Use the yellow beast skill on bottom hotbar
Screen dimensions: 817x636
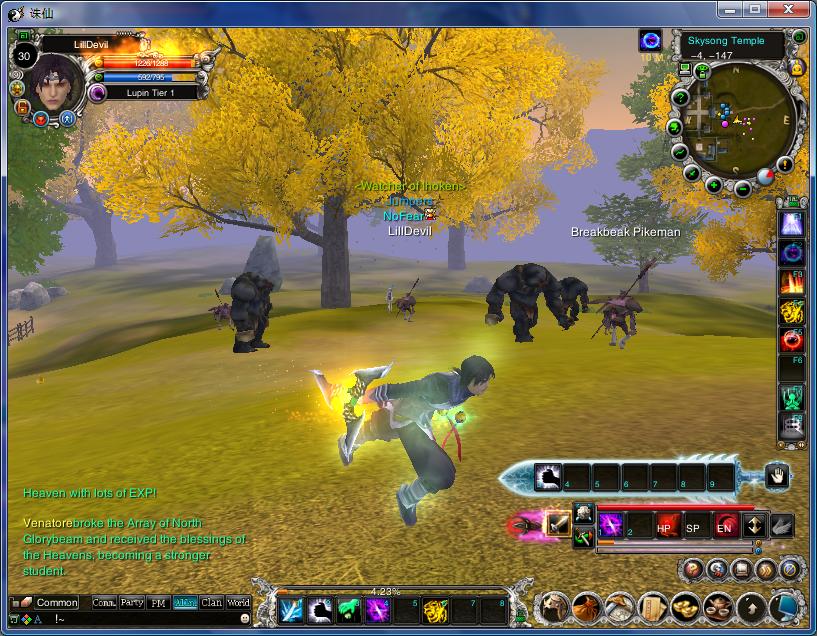tap(434, 610)
